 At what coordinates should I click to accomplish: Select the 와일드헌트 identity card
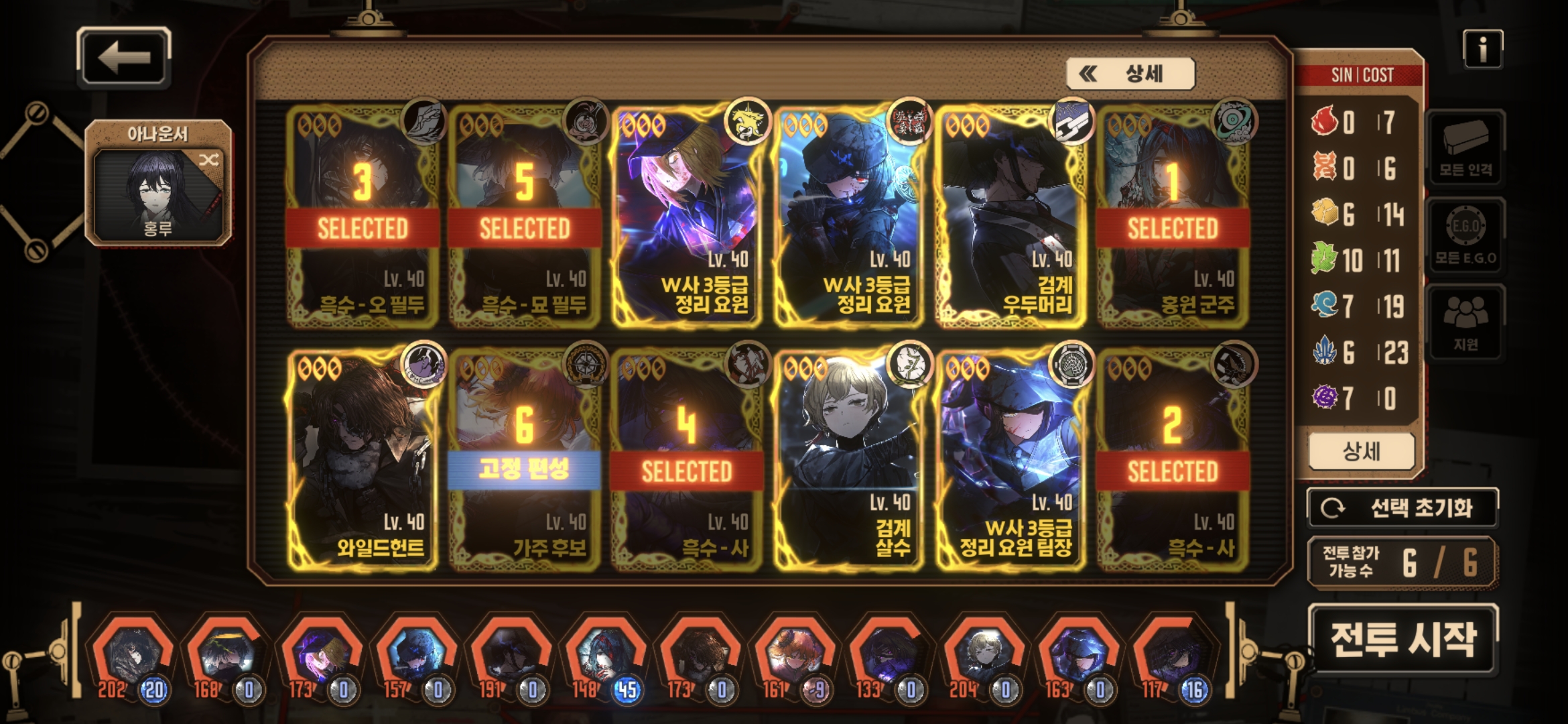(x=363, y=459)
